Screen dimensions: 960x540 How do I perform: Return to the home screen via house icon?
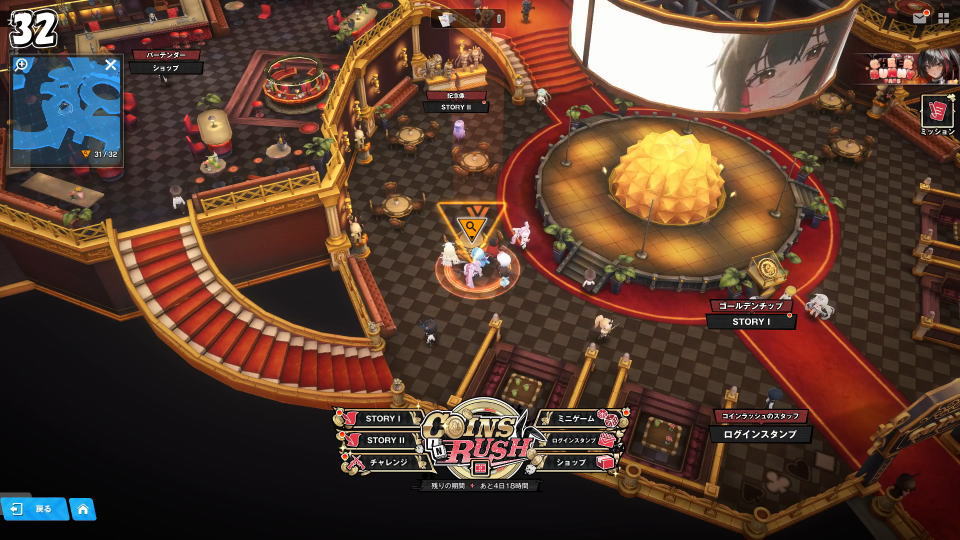[x=83, y=509]
